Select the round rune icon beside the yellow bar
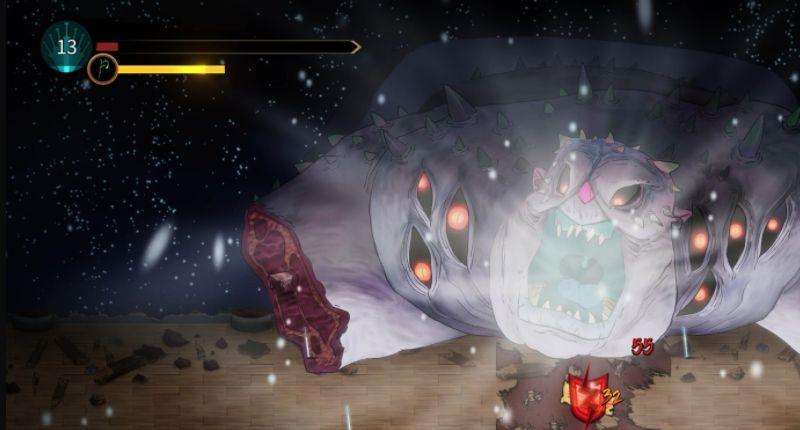800x430 pixels. point(102,69)
